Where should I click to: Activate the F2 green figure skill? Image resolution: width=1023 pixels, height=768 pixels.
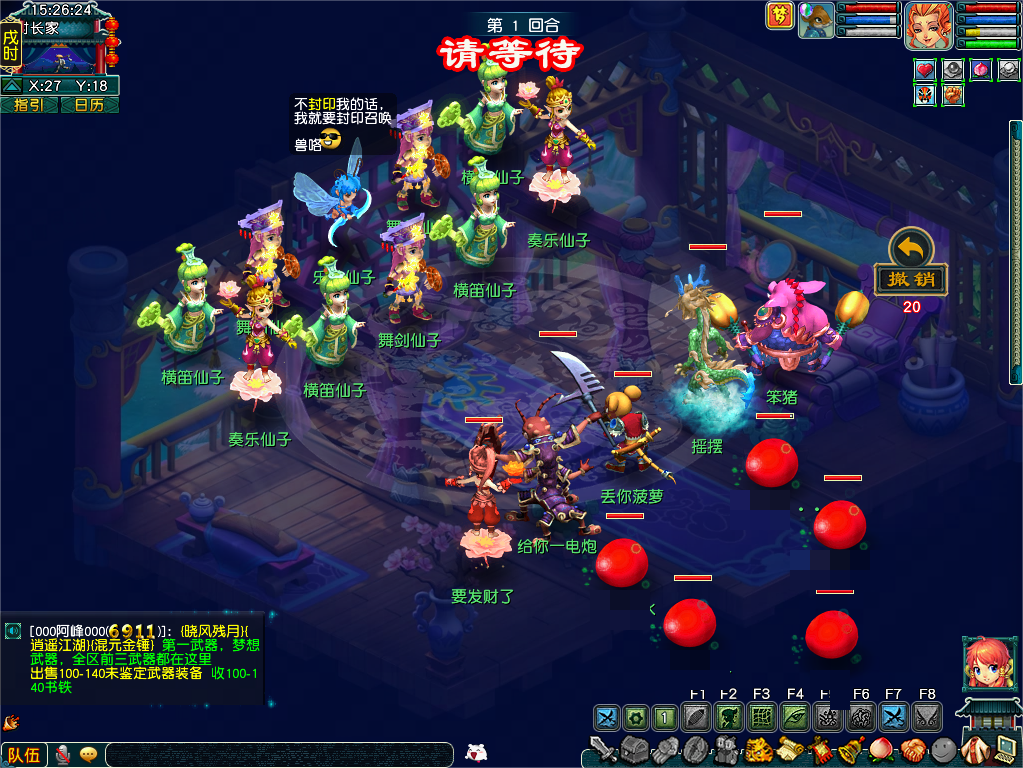(x=728, y=717)
